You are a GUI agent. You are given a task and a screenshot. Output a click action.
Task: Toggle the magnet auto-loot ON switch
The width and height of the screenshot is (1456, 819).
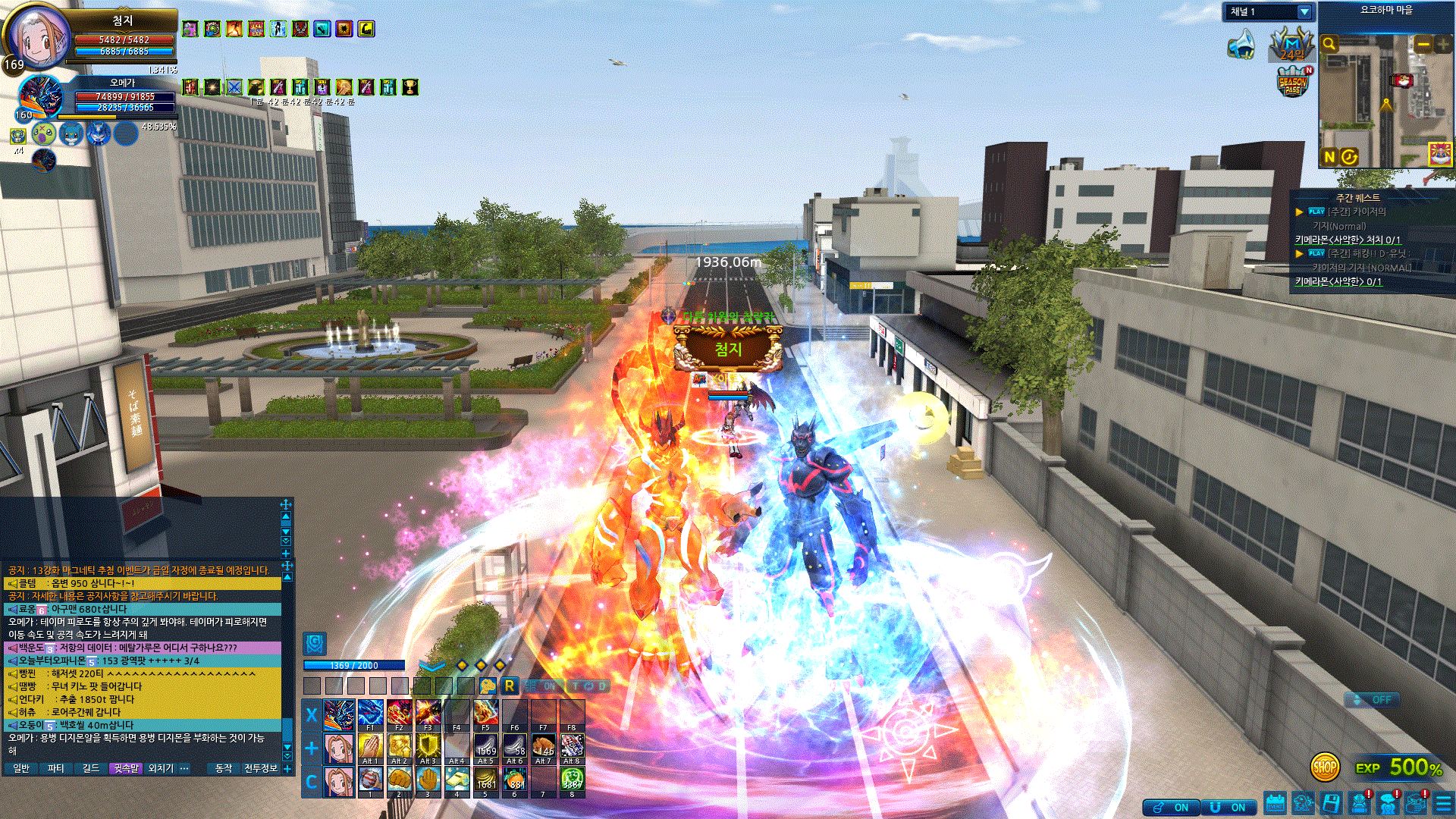coord(1228,808)
